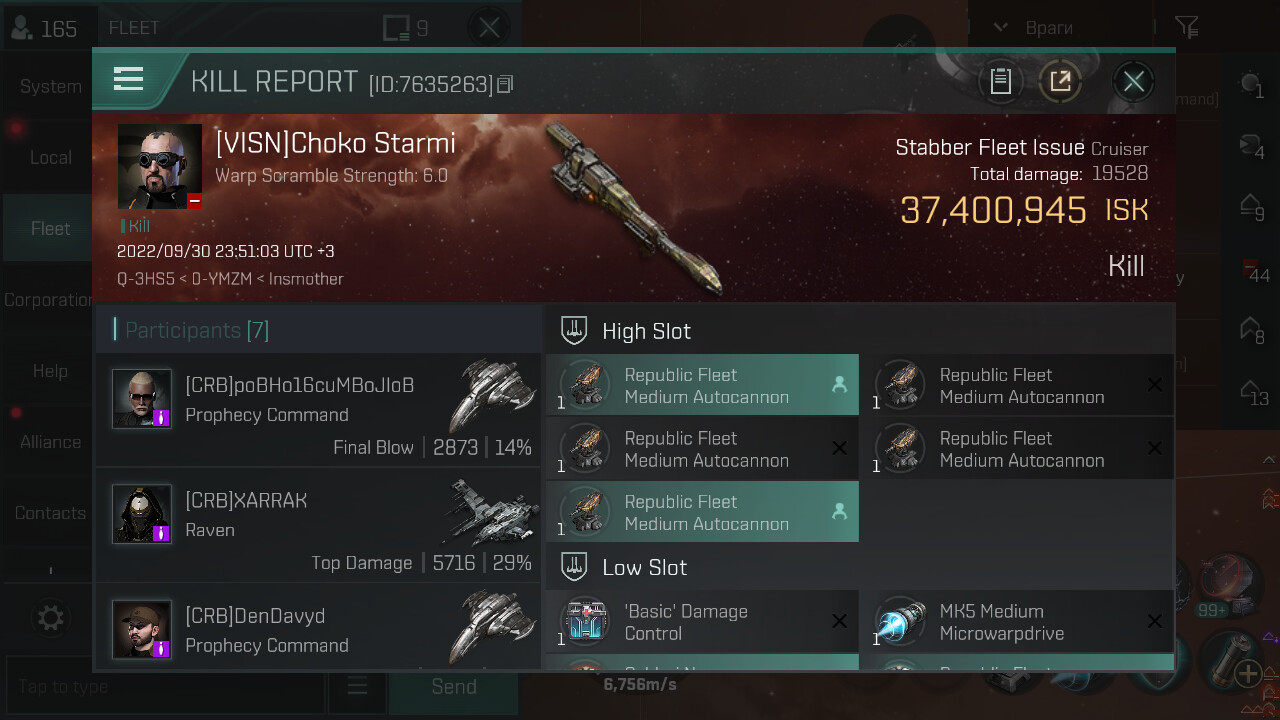The width and height of the screenshot is (1280, 720).
Task: Open the Help chat channel
Action: (x=50, y=371)
